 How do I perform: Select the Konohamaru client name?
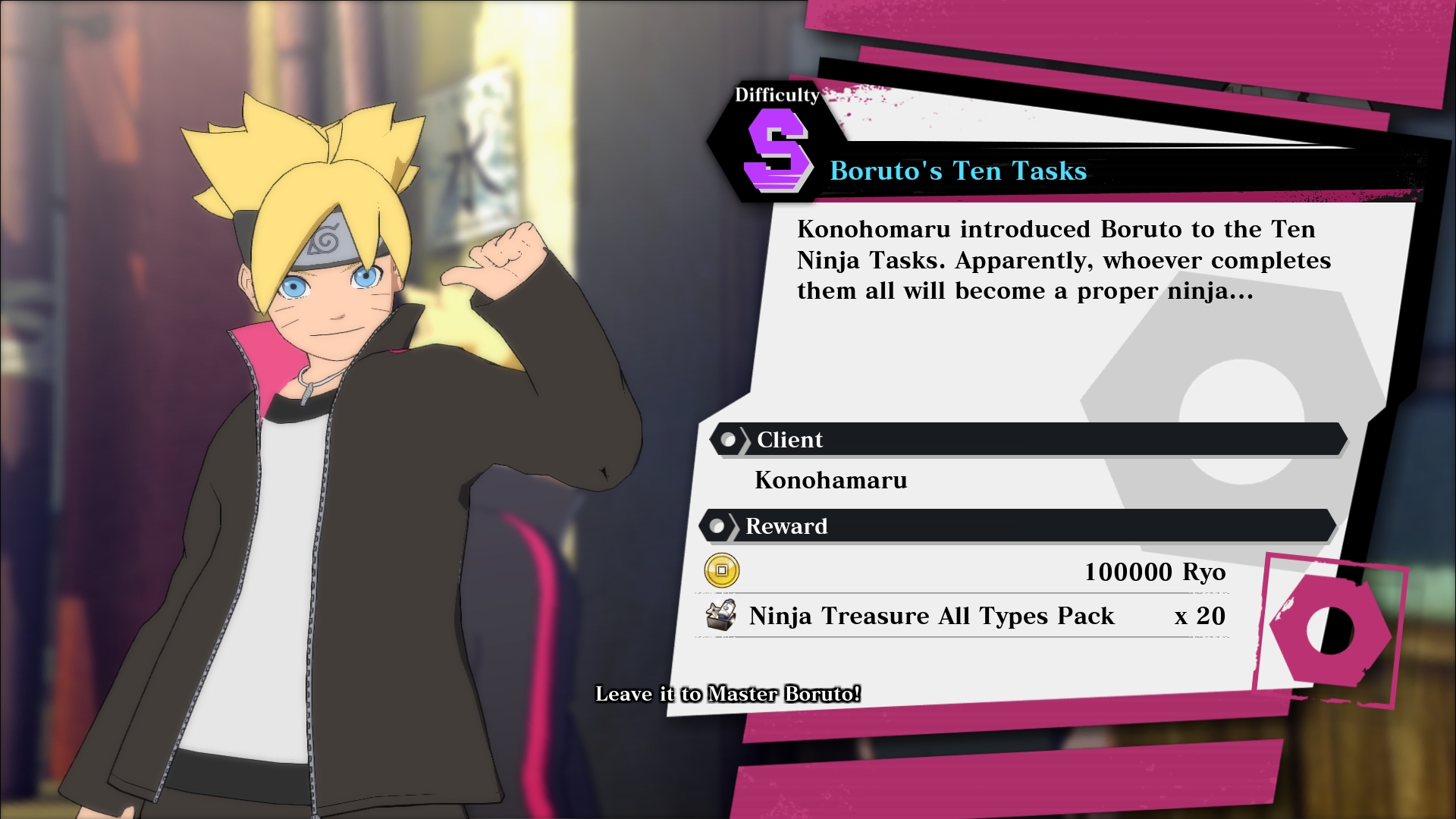(831, 480)
